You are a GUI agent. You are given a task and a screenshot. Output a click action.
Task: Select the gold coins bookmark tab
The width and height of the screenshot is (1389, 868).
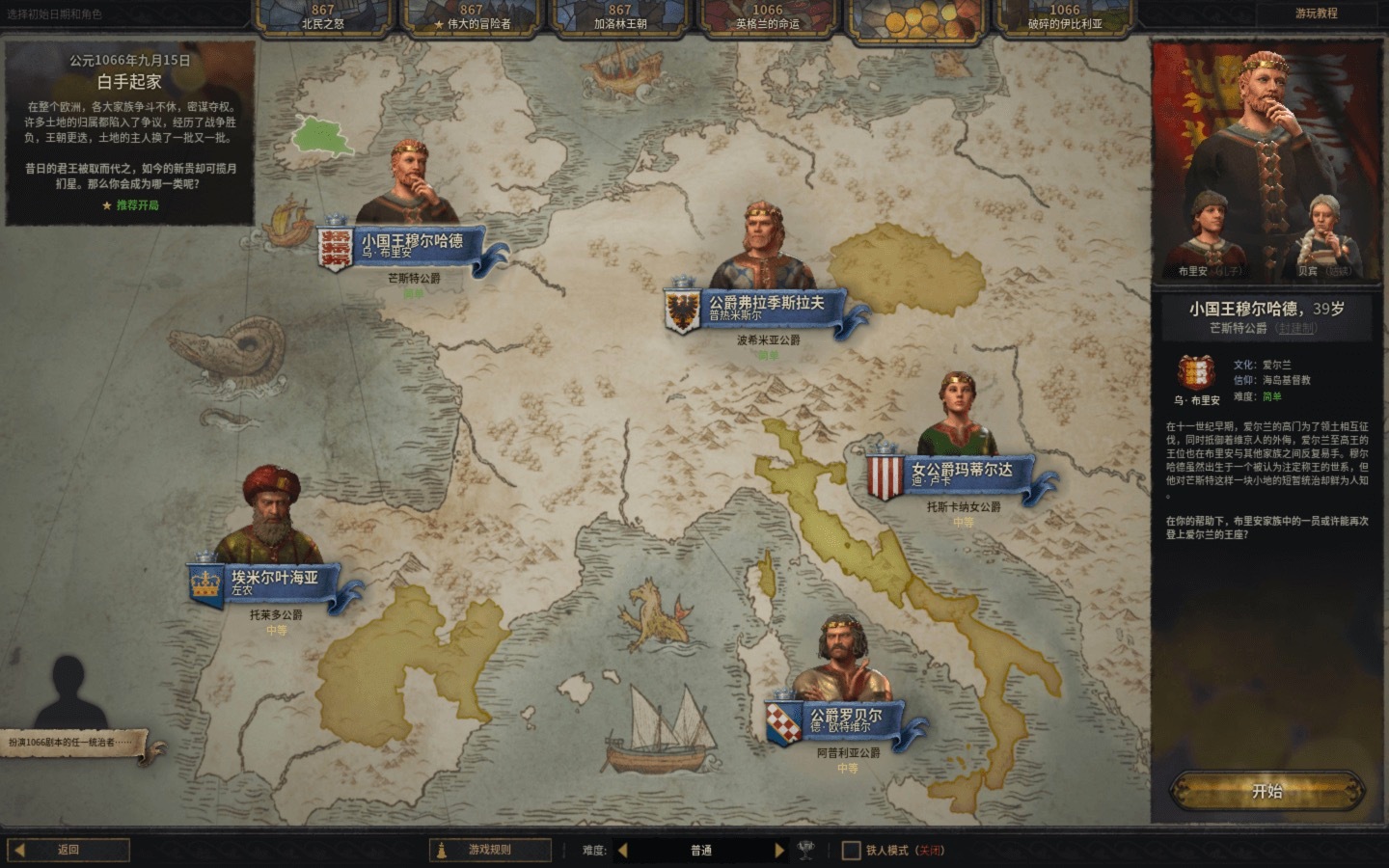point(915,17)
